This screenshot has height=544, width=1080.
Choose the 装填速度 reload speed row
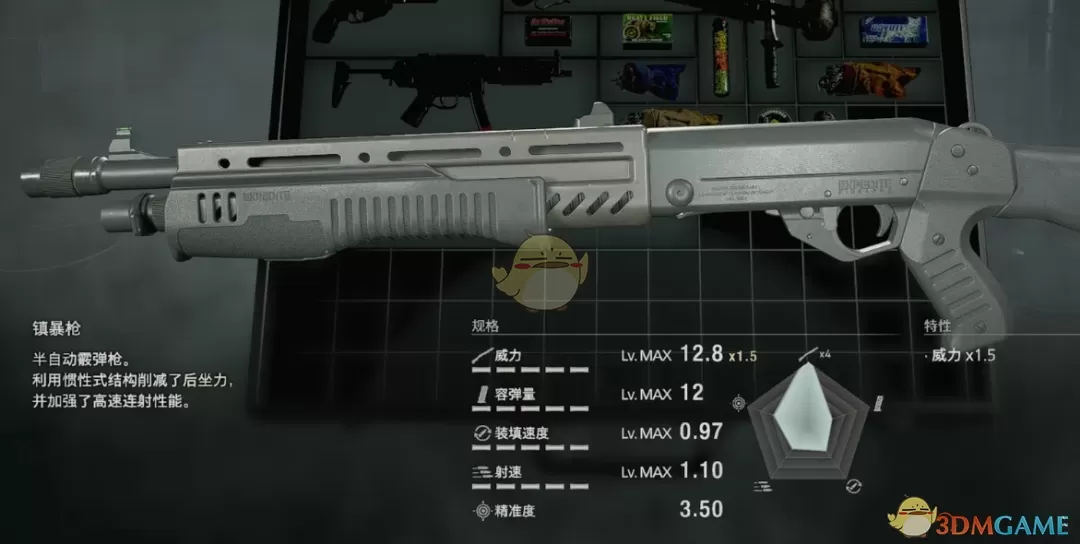598,432
